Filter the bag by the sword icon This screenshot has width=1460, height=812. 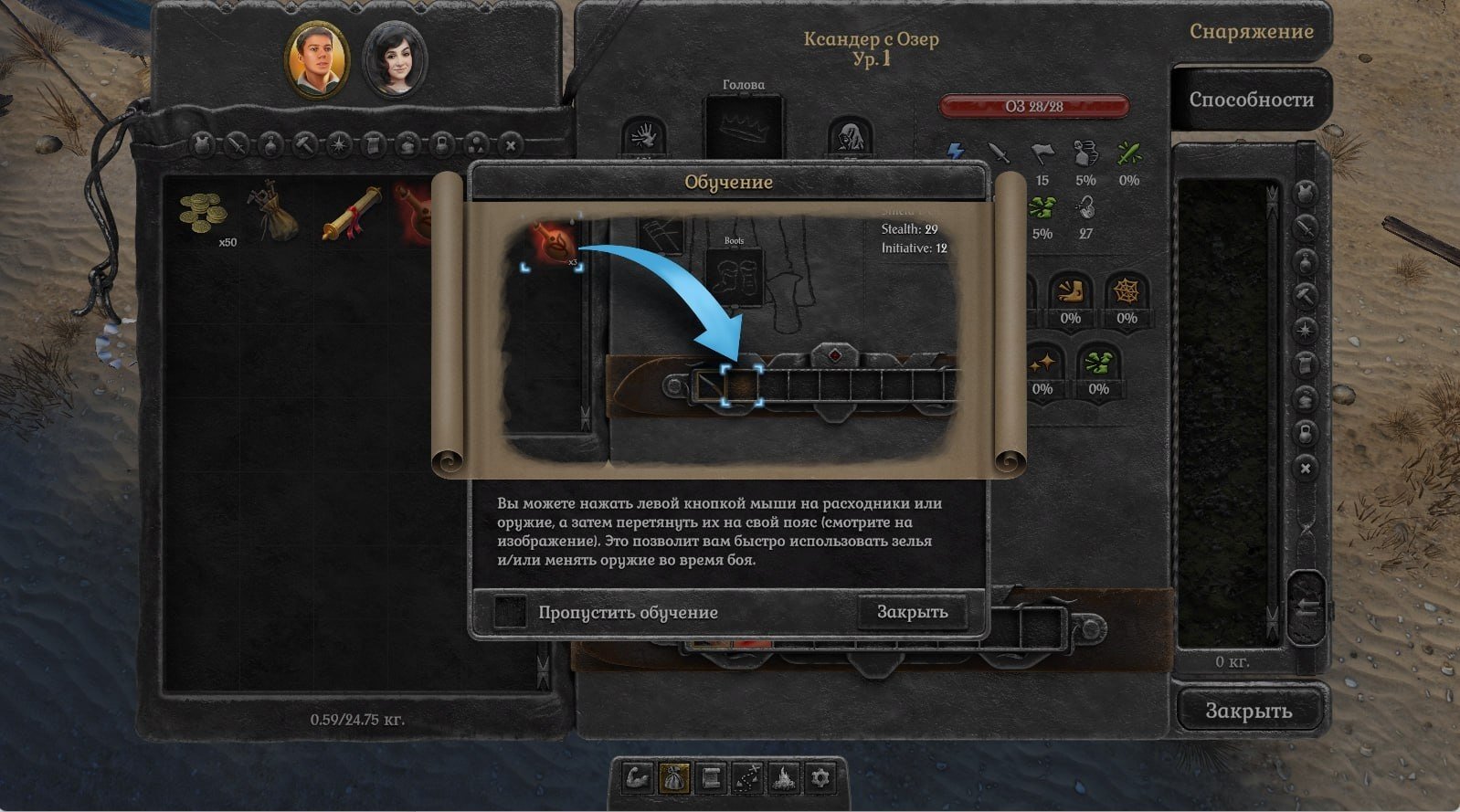238,144
